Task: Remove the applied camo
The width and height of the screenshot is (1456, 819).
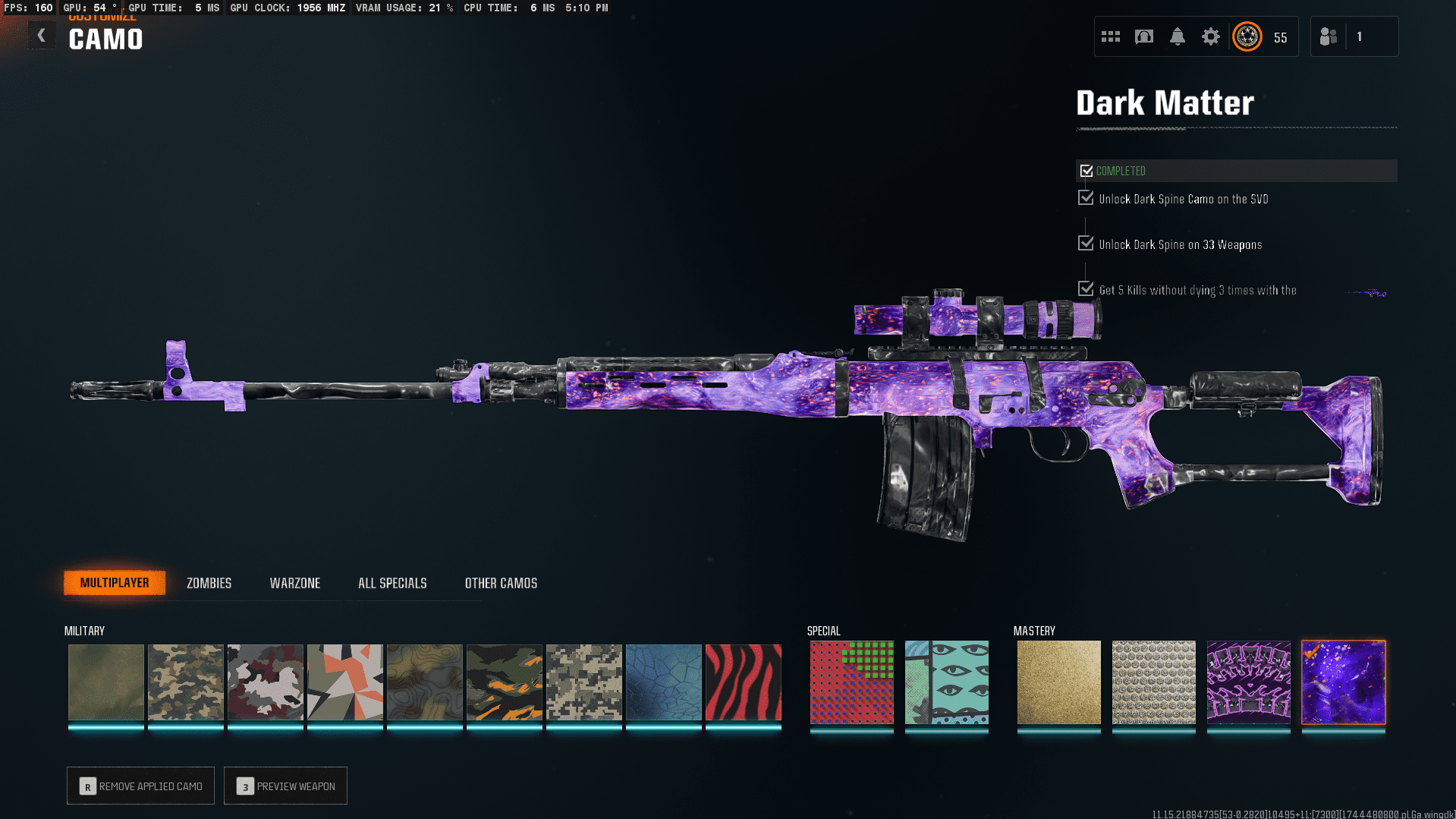Action: pos(140,786)
